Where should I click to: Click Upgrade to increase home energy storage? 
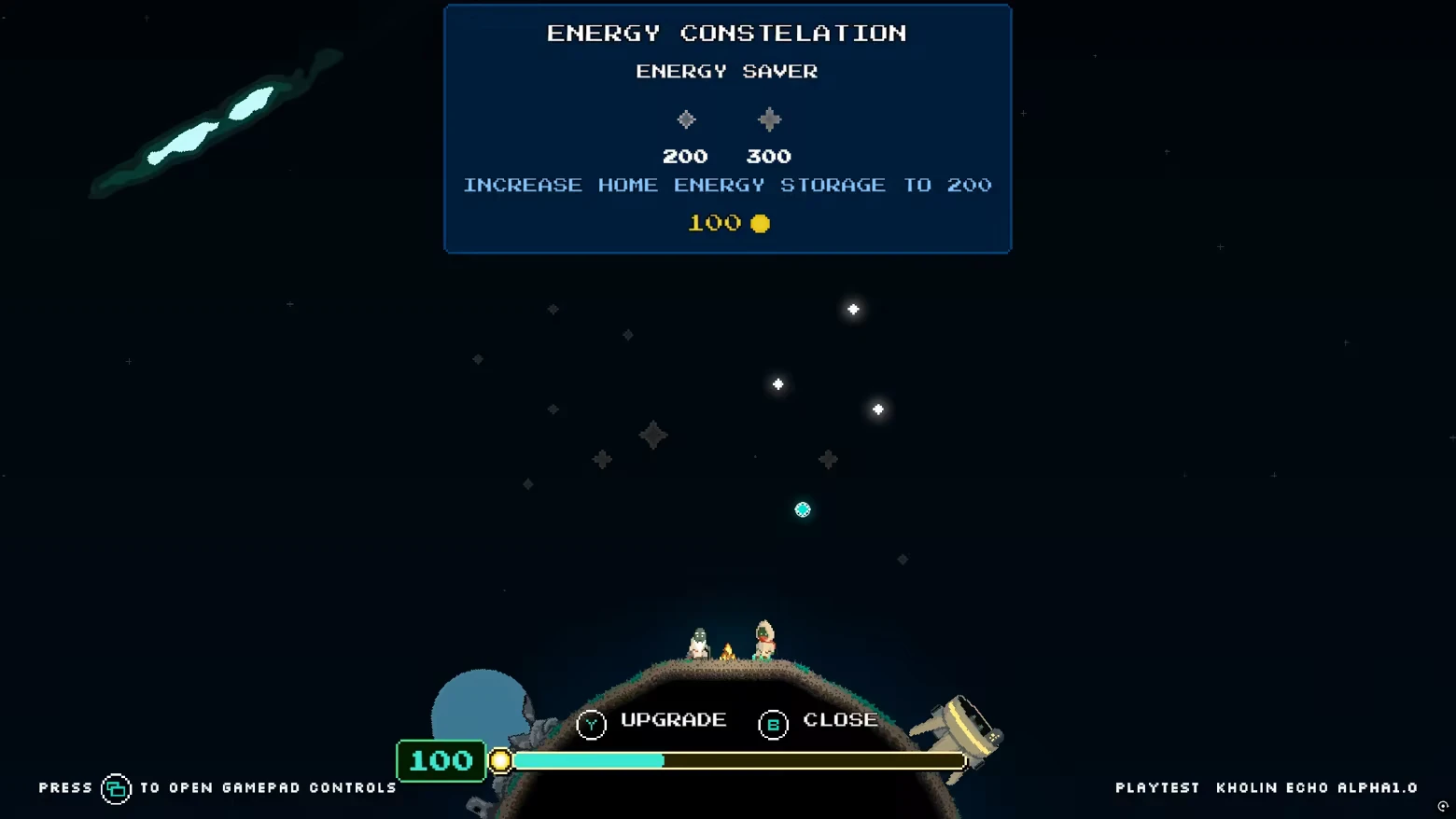click(672, 719)
